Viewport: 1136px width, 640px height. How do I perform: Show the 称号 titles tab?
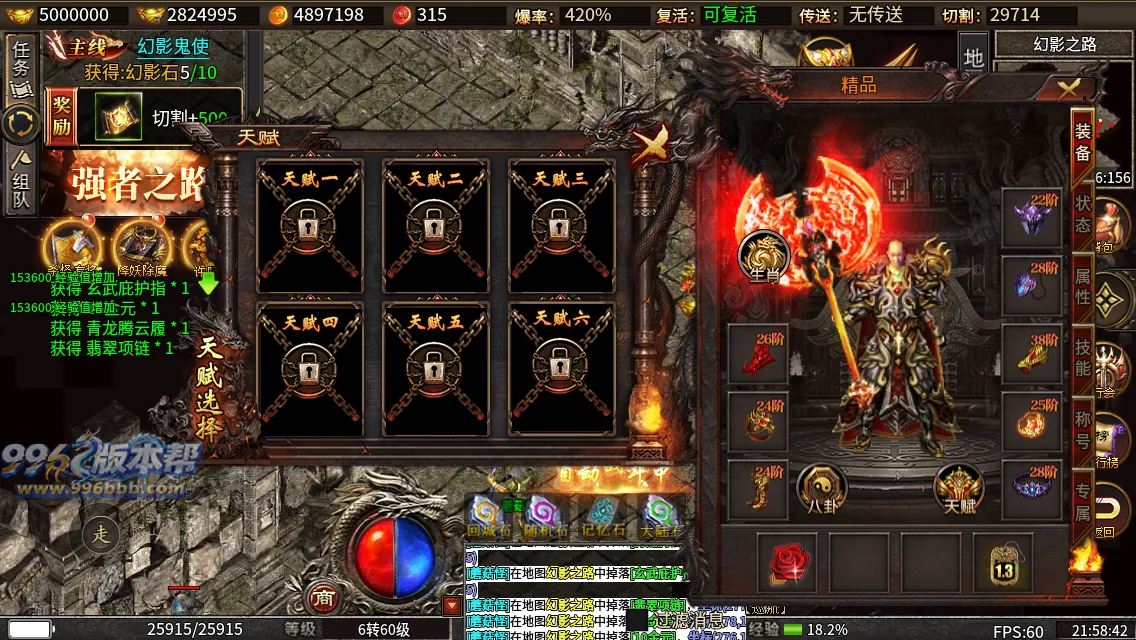(1083, 427)
